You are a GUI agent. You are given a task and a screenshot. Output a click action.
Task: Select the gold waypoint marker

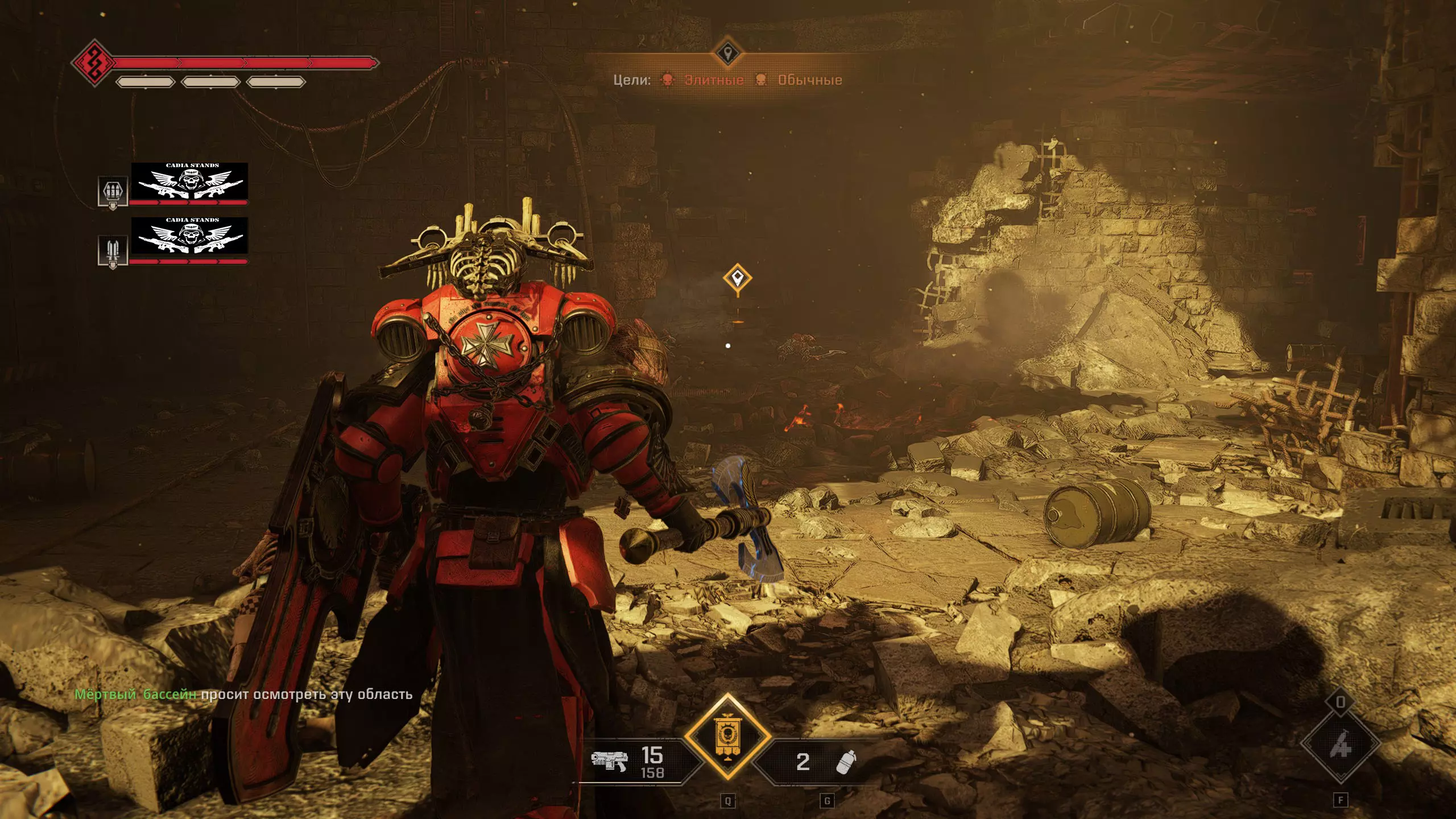(738, 279)
